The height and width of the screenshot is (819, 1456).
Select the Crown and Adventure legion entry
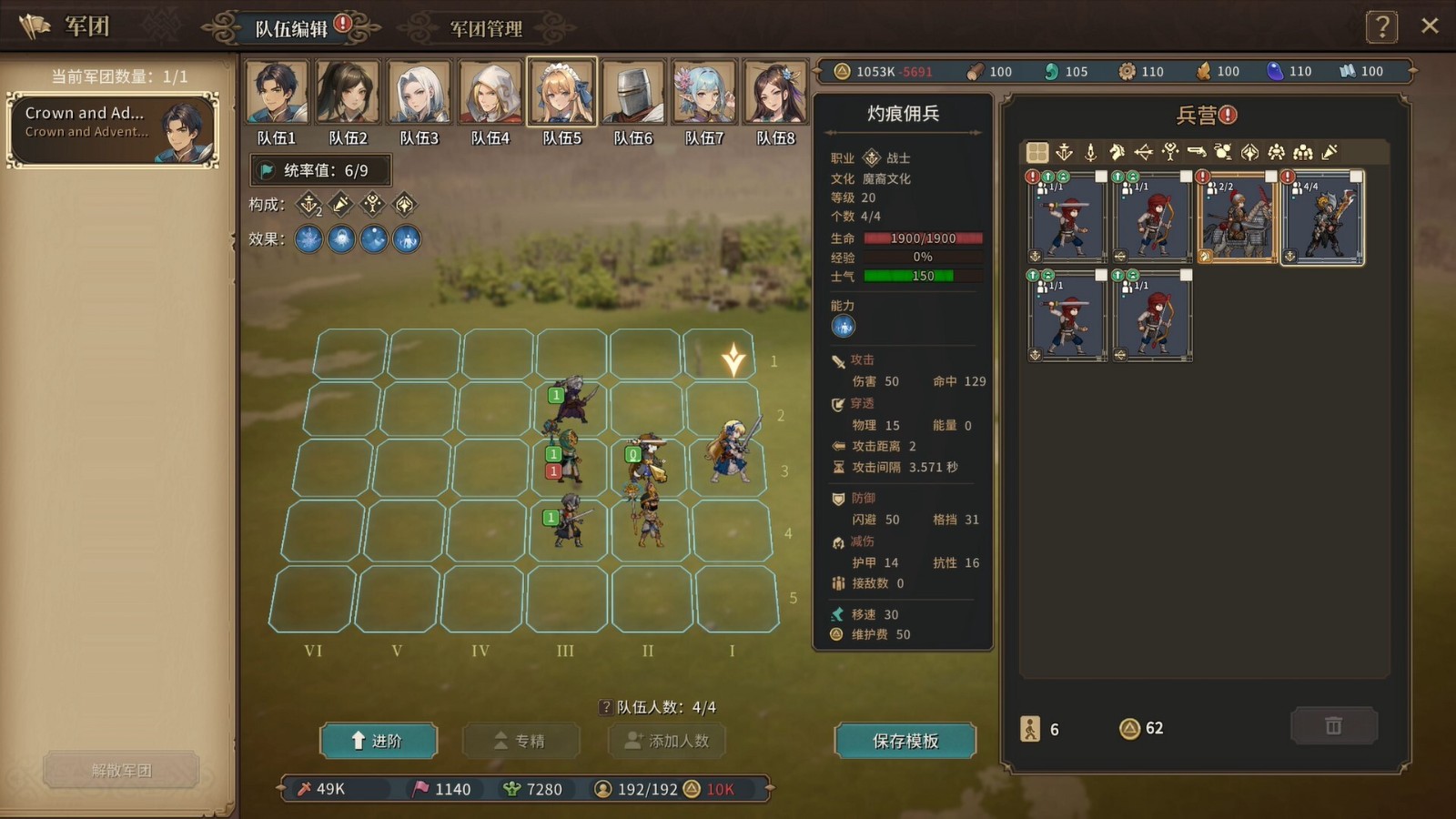tap(113, 129)
